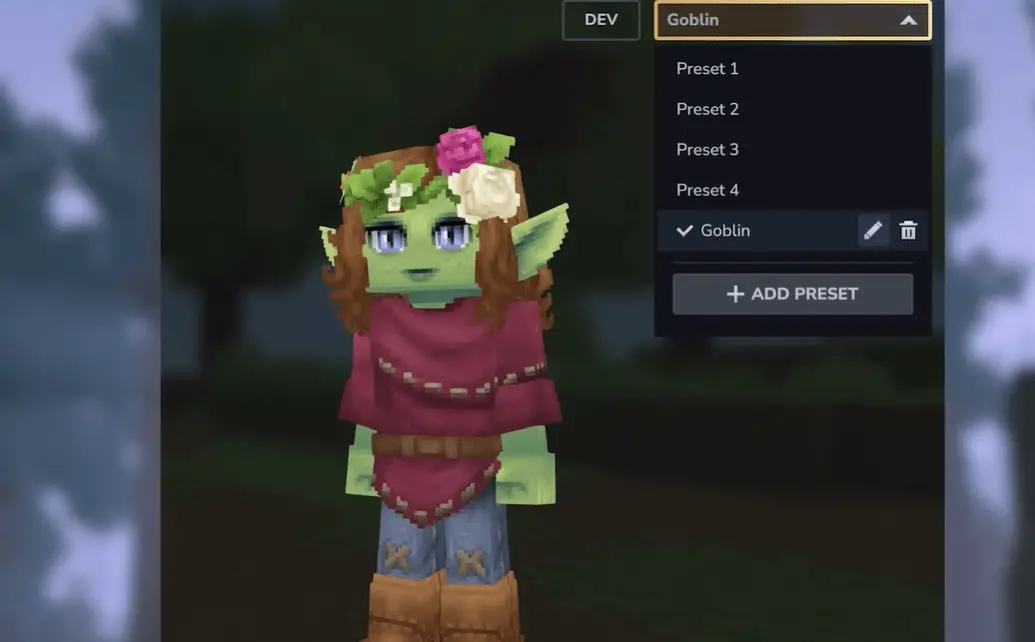Select the checked Goblin preset entry
The image size is (1035, 642).
[x=725, y=231]
